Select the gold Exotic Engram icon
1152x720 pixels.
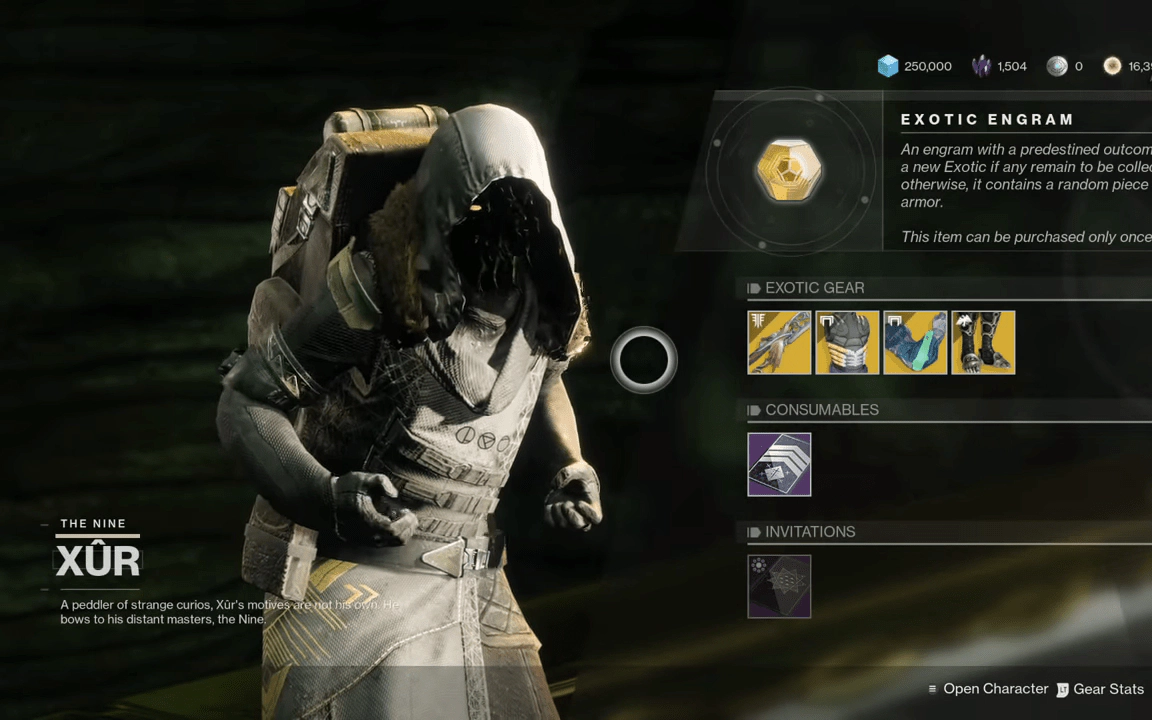point(789,171)
